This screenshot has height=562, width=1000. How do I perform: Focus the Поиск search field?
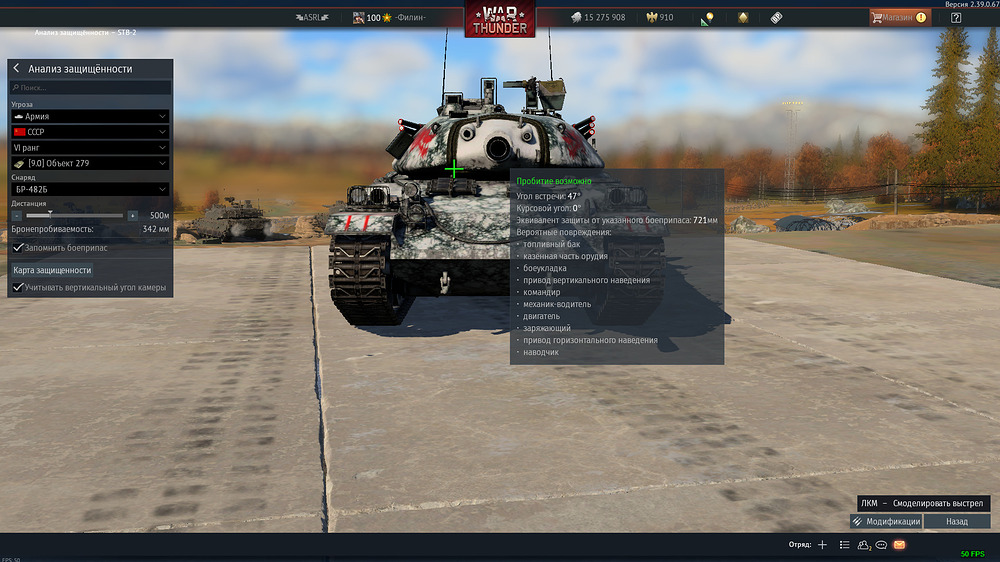(90, 88)
